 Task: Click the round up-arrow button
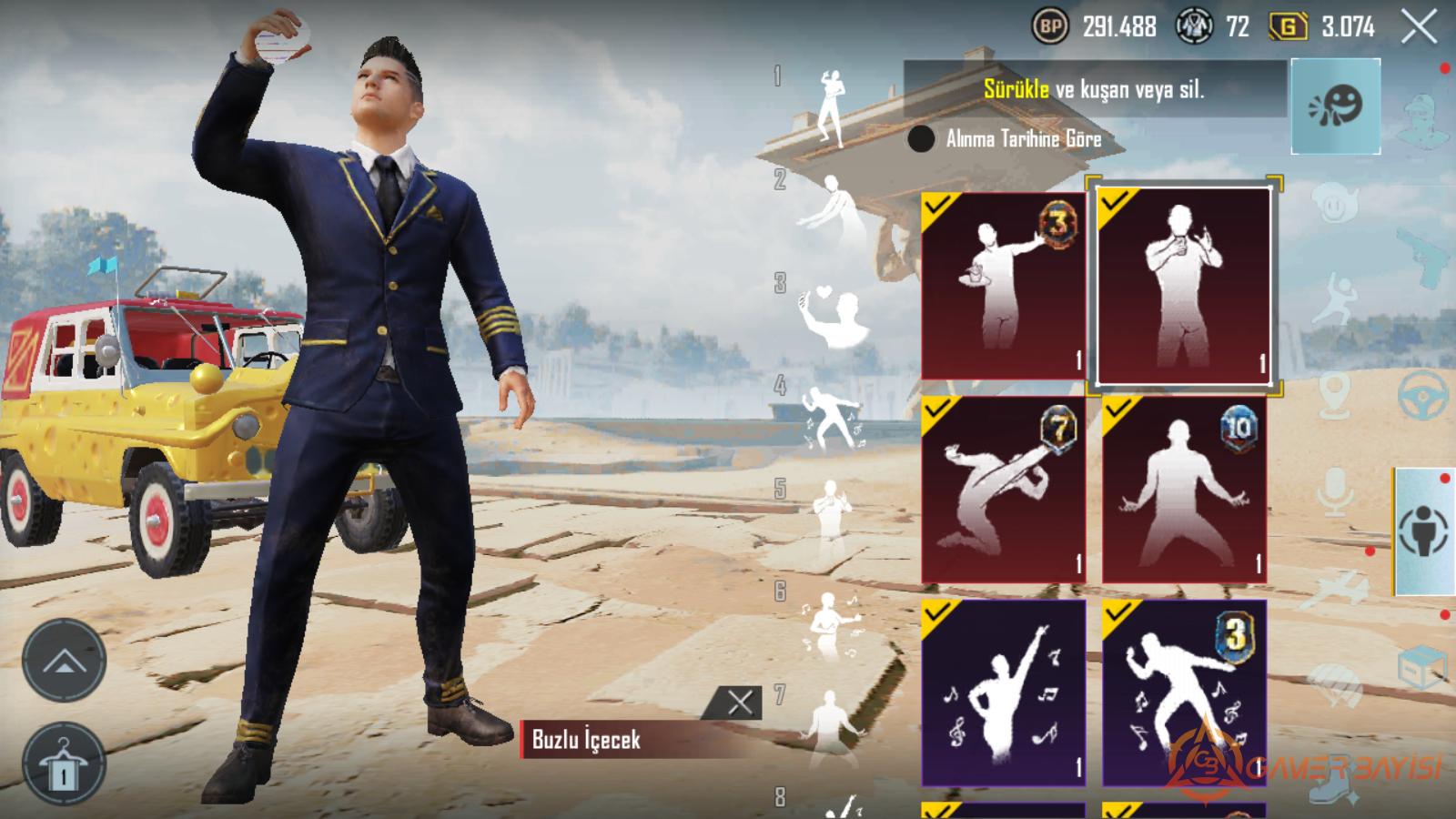point(63,660)
